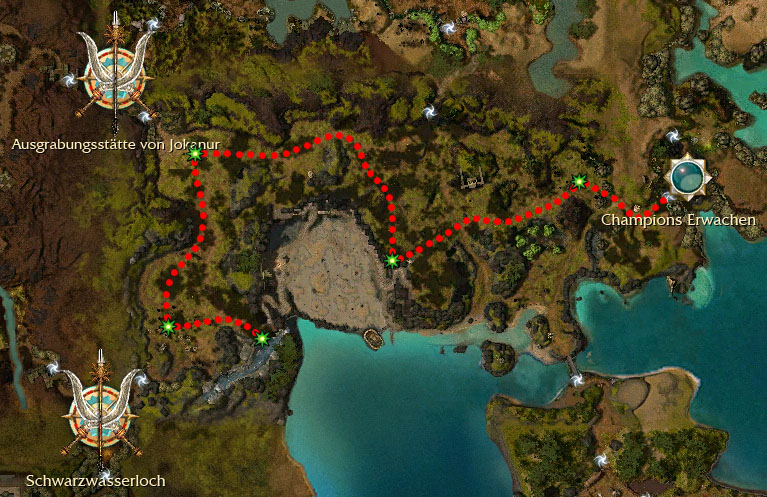
Task: Choose the Champions Erwachen outpost marker
Action: [687, 177]
